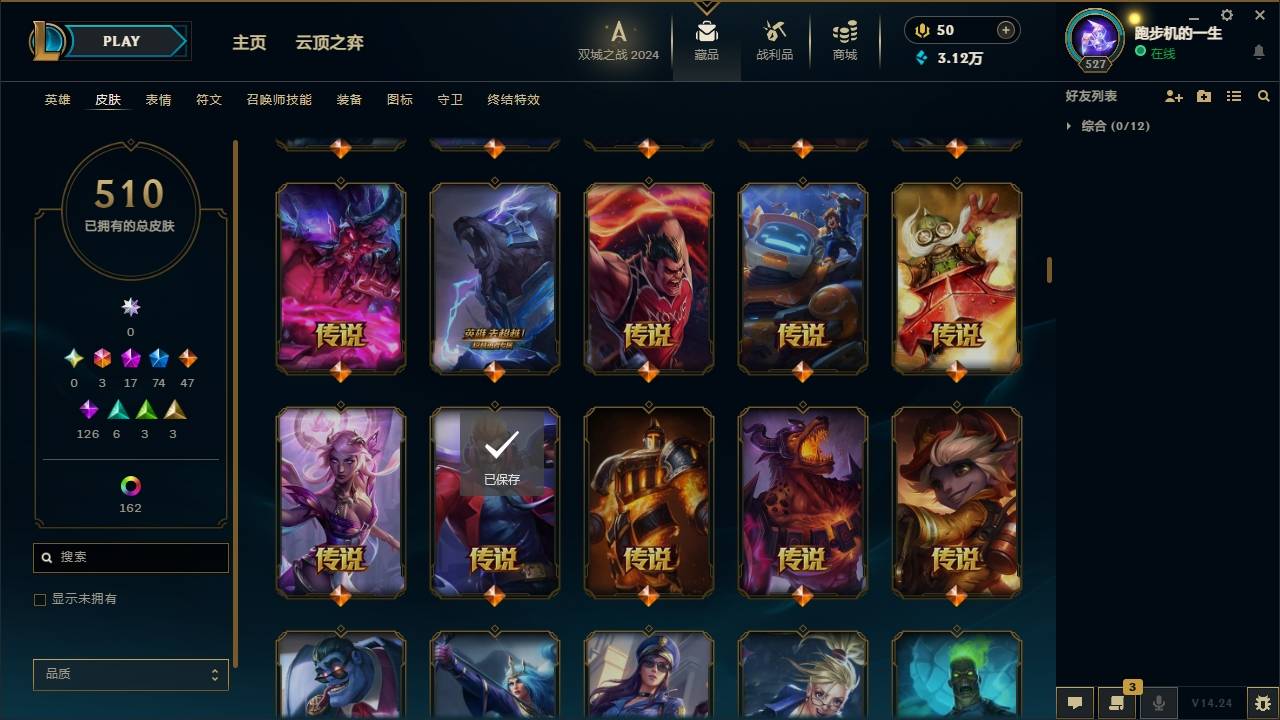Expand the 综合 (0/12) friend group

point(1113,126)
